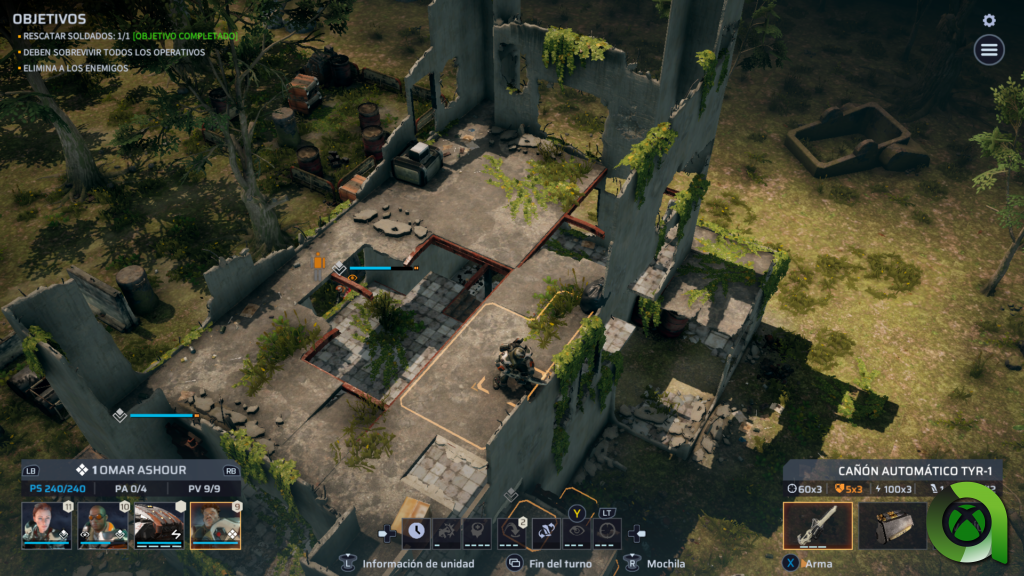Select the Cañón Automático TYR-1 weapon slot
The image size is (1024, 576).
pos(817,526)
